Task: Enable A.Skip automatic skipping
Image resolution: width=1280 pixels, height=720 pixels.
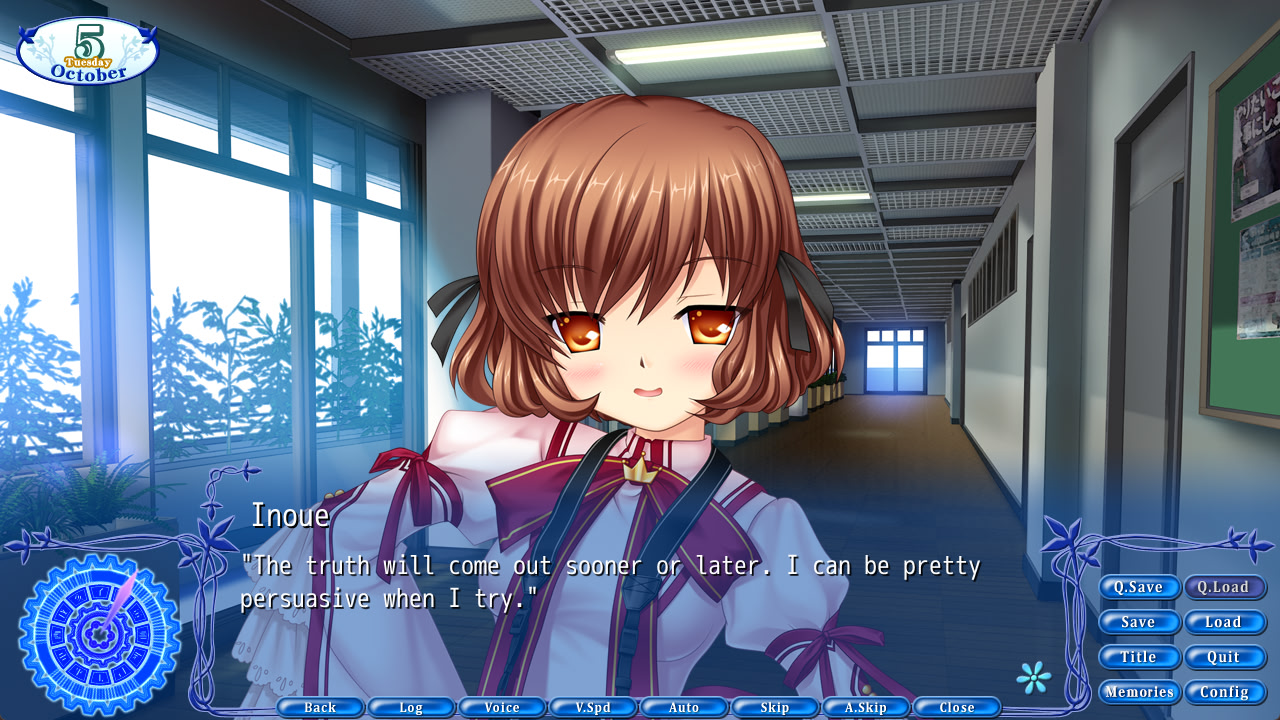Action: click(x=866, y=707)
